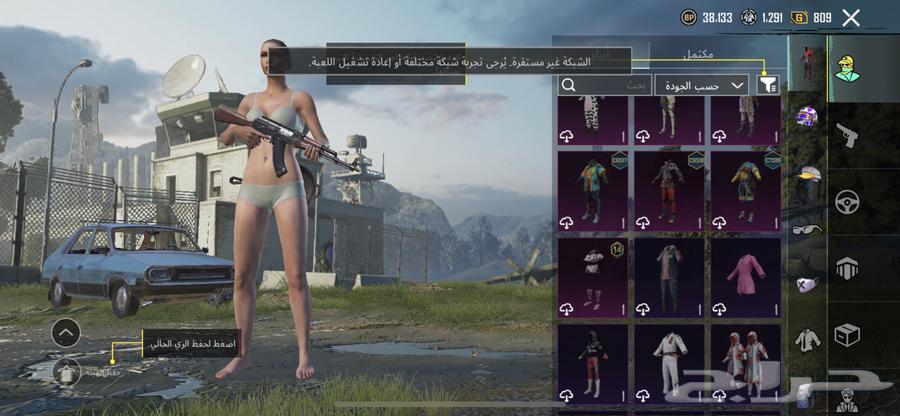This screenshot has height=416, width=900.
Task: Switch to the sunglasses tab
Action: click(807, 229)
